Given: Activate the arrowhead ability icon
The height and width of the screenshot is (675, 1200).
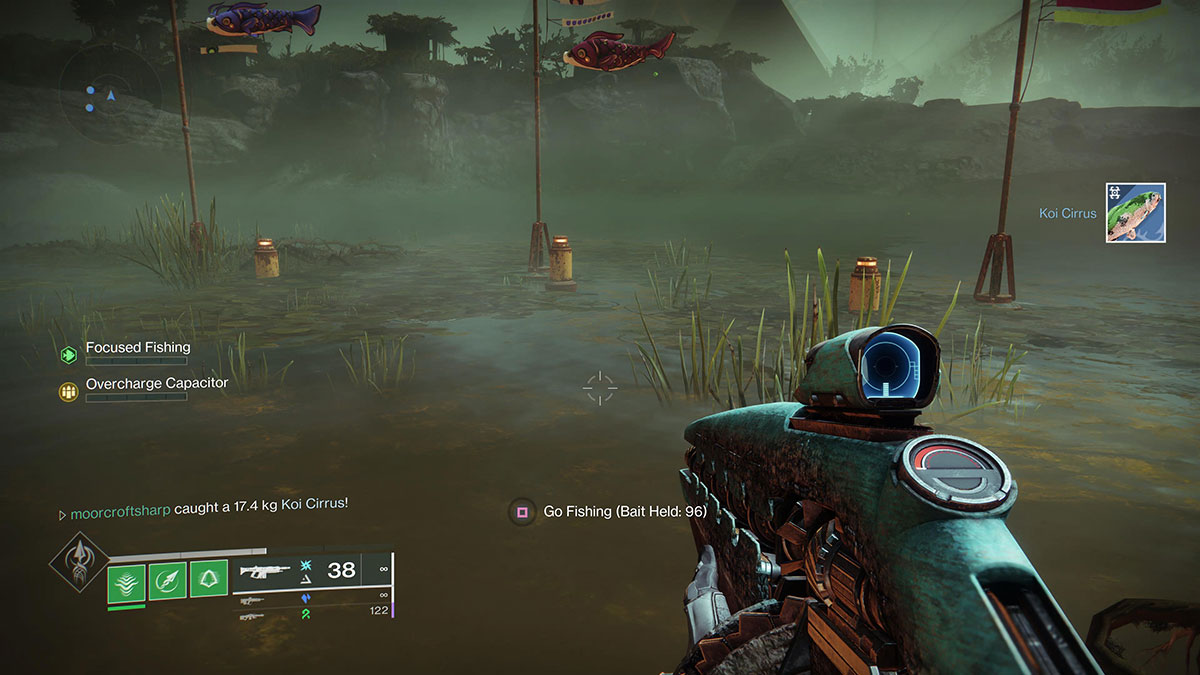Looking at the screenshot, I should [x=168, y=582].
